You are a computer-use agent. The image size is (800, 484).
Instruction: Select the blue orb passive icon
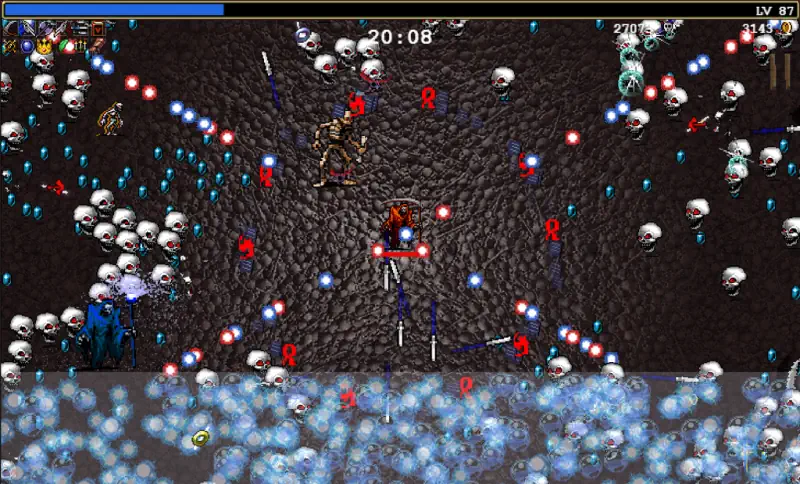tap(27, 46)
